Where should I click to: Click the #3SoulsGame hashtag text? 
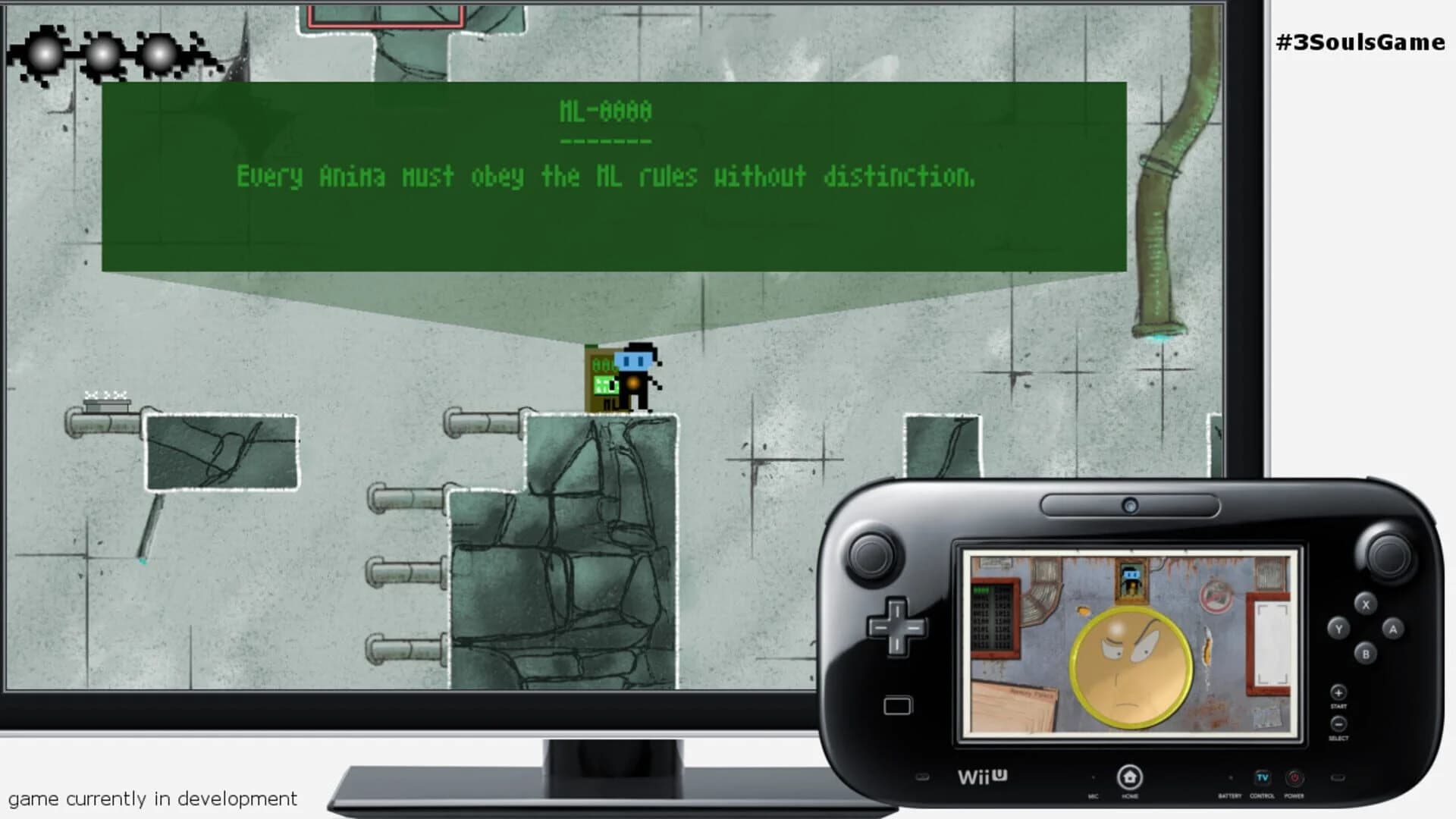click(x=1357, y=43)
